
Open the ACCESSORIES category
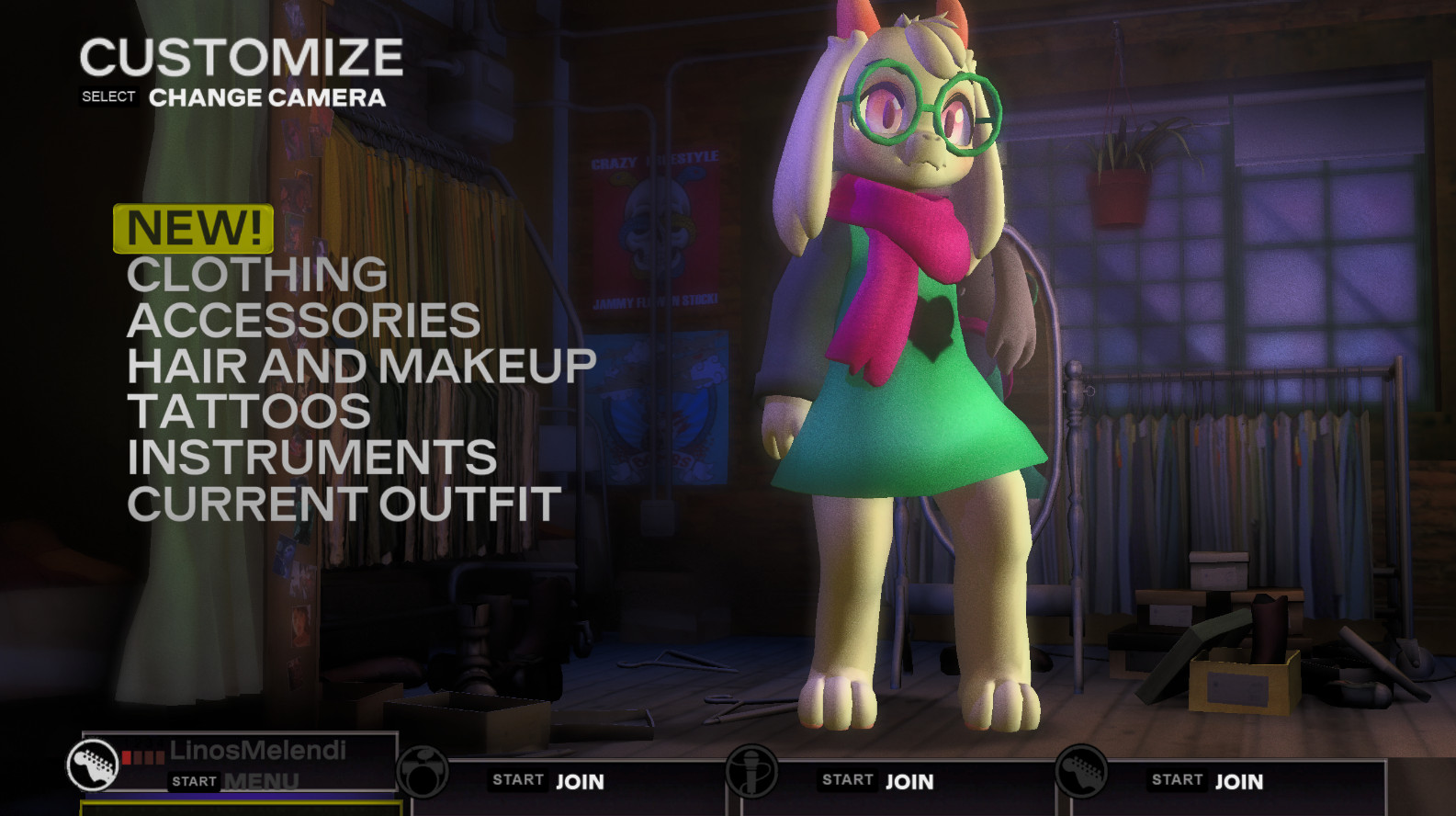click(304, 321)
